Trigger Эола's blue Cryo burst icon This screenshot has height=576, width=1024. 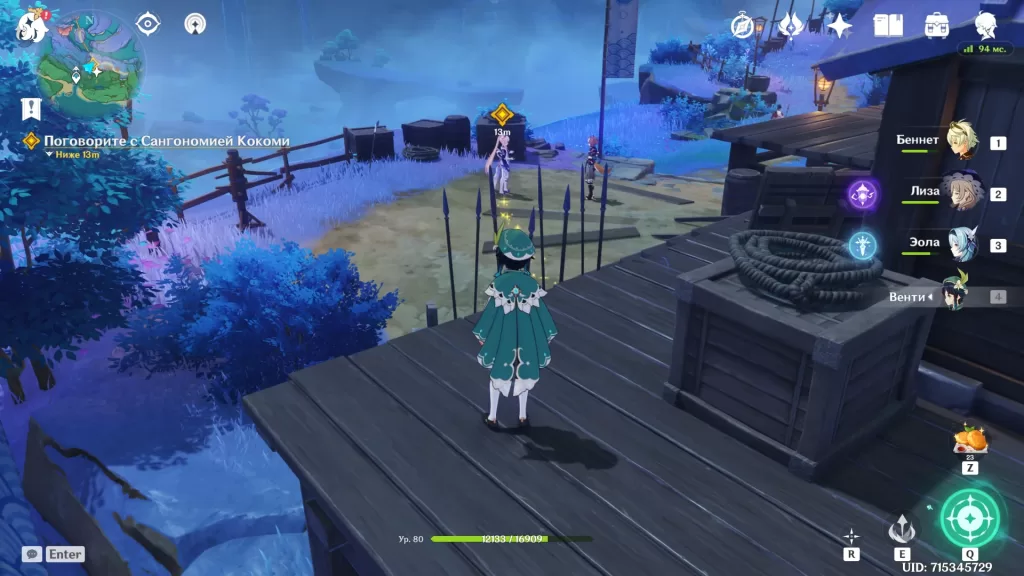point(862,245)
